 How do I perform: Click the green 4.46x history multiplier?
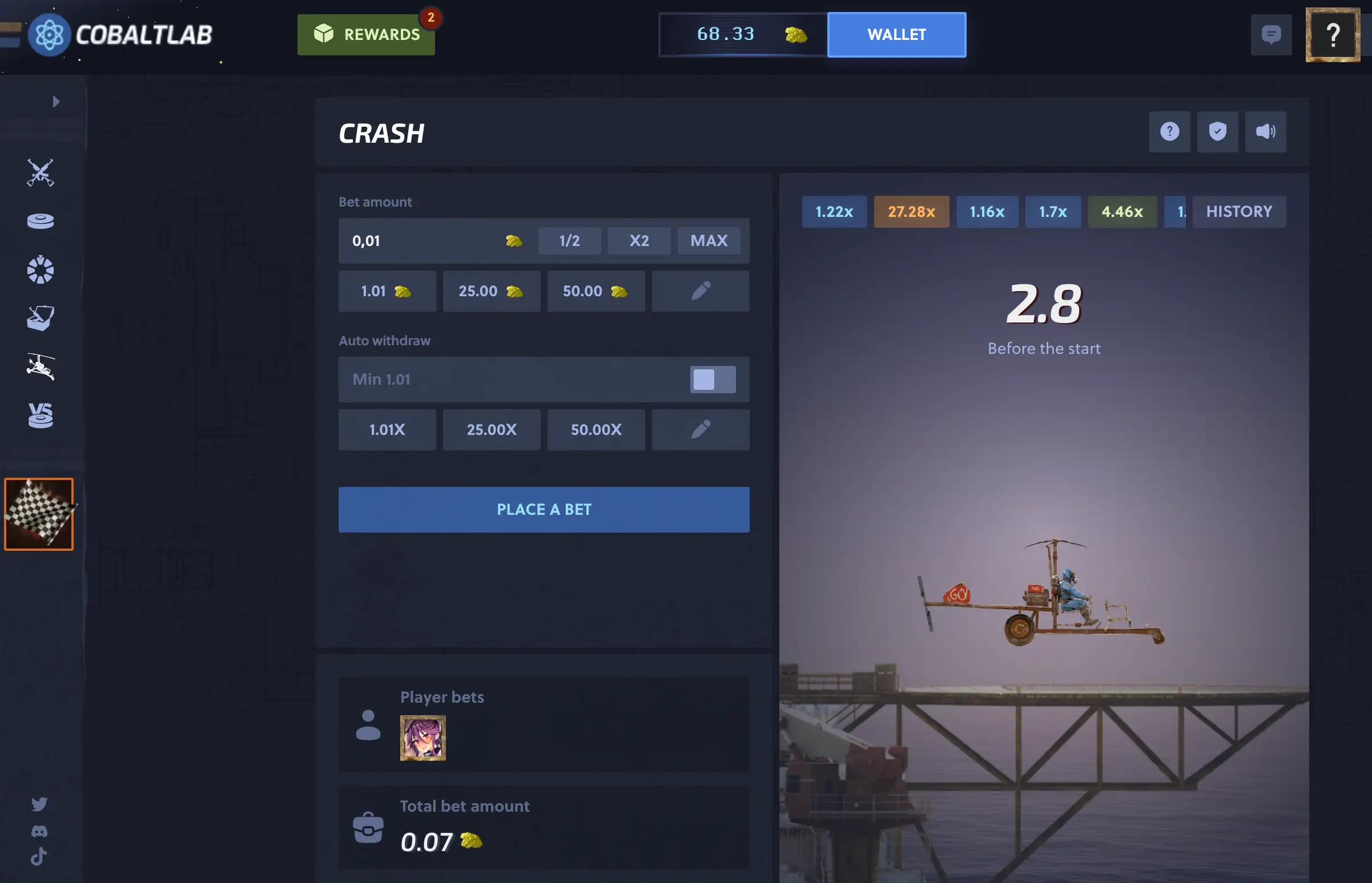tap(1122, 212)
